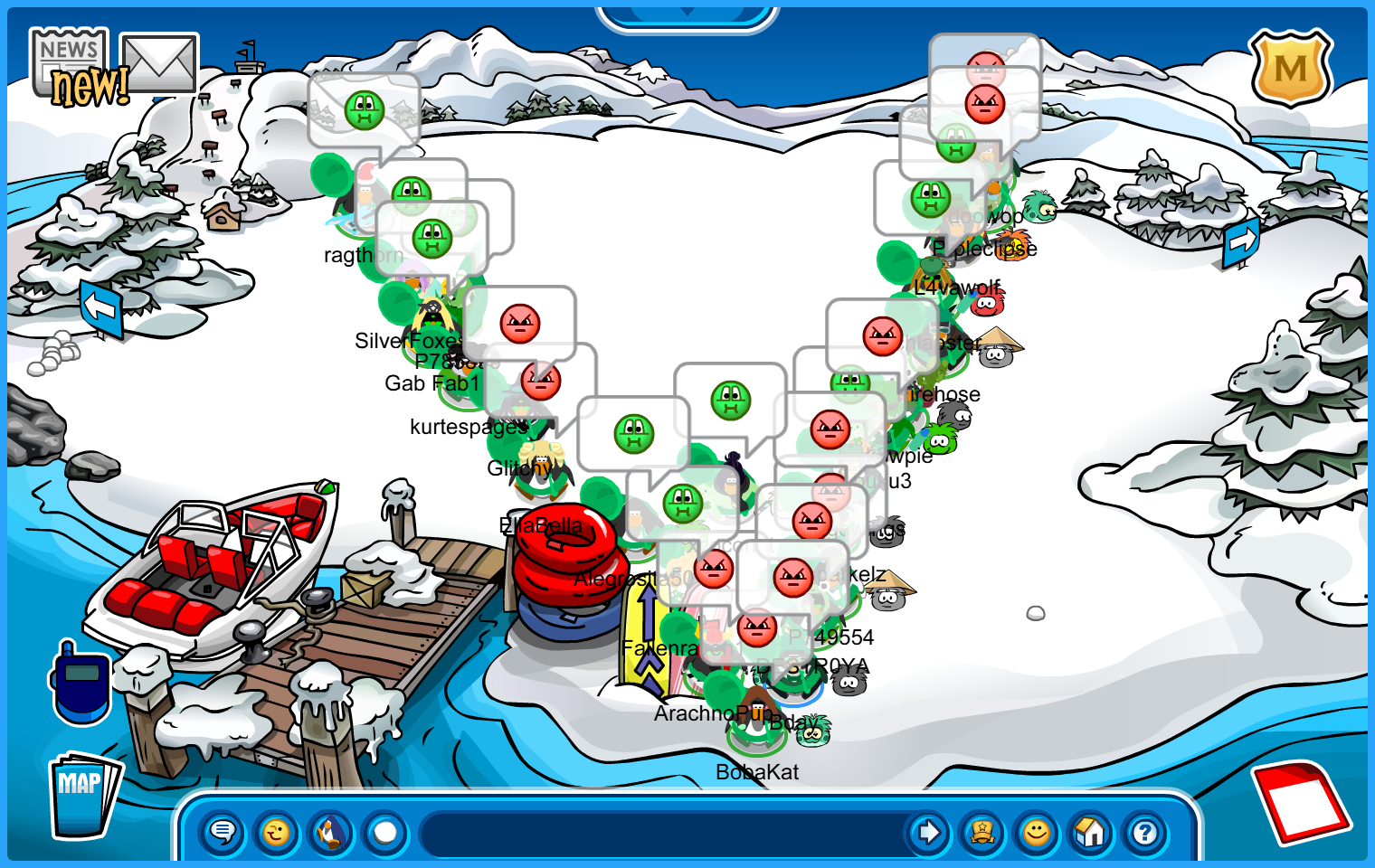Expand the chat log tab at top
The width and height of the screenshot is (1375, 868).
(x=687, y=15)
